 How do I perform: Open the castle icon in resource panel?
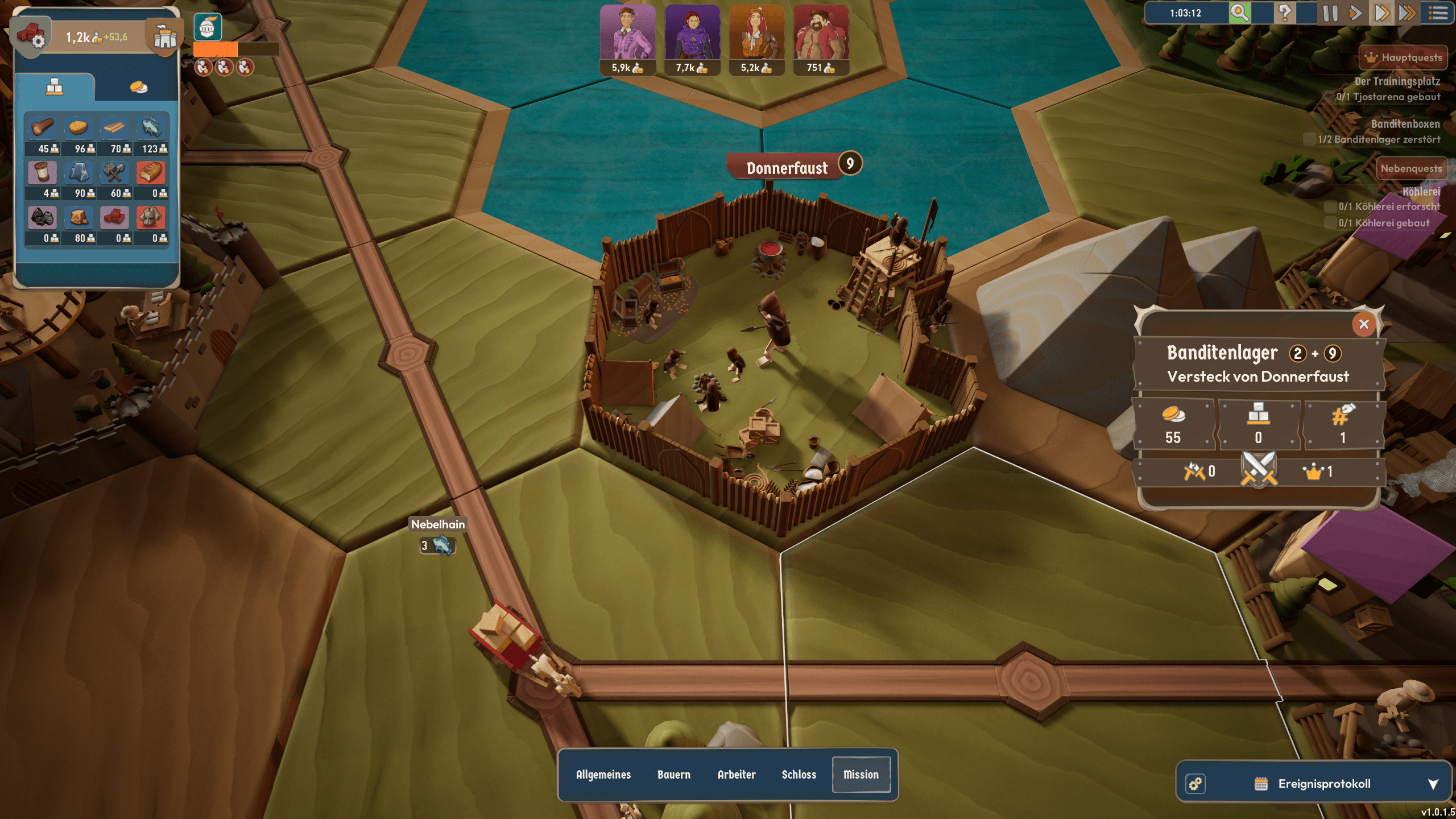[165, 37]
